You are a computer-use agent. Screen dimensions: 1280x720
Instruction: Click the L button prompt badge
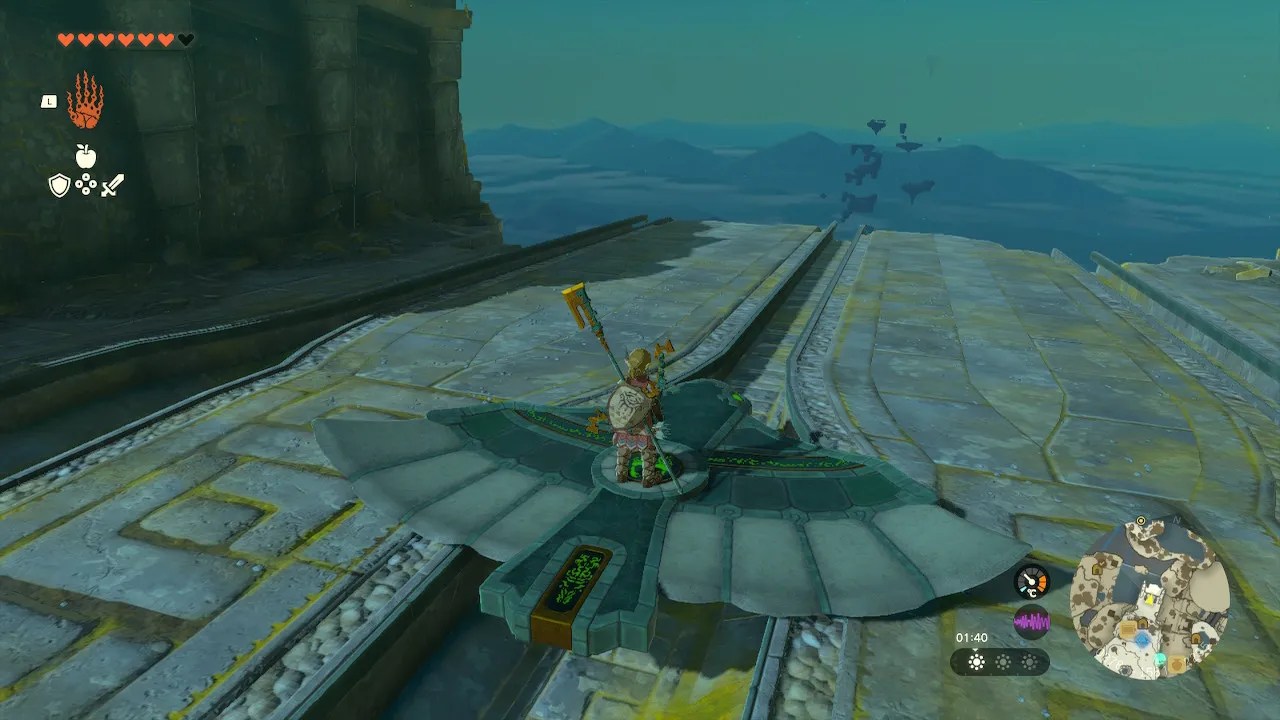(x=47, y=100)
